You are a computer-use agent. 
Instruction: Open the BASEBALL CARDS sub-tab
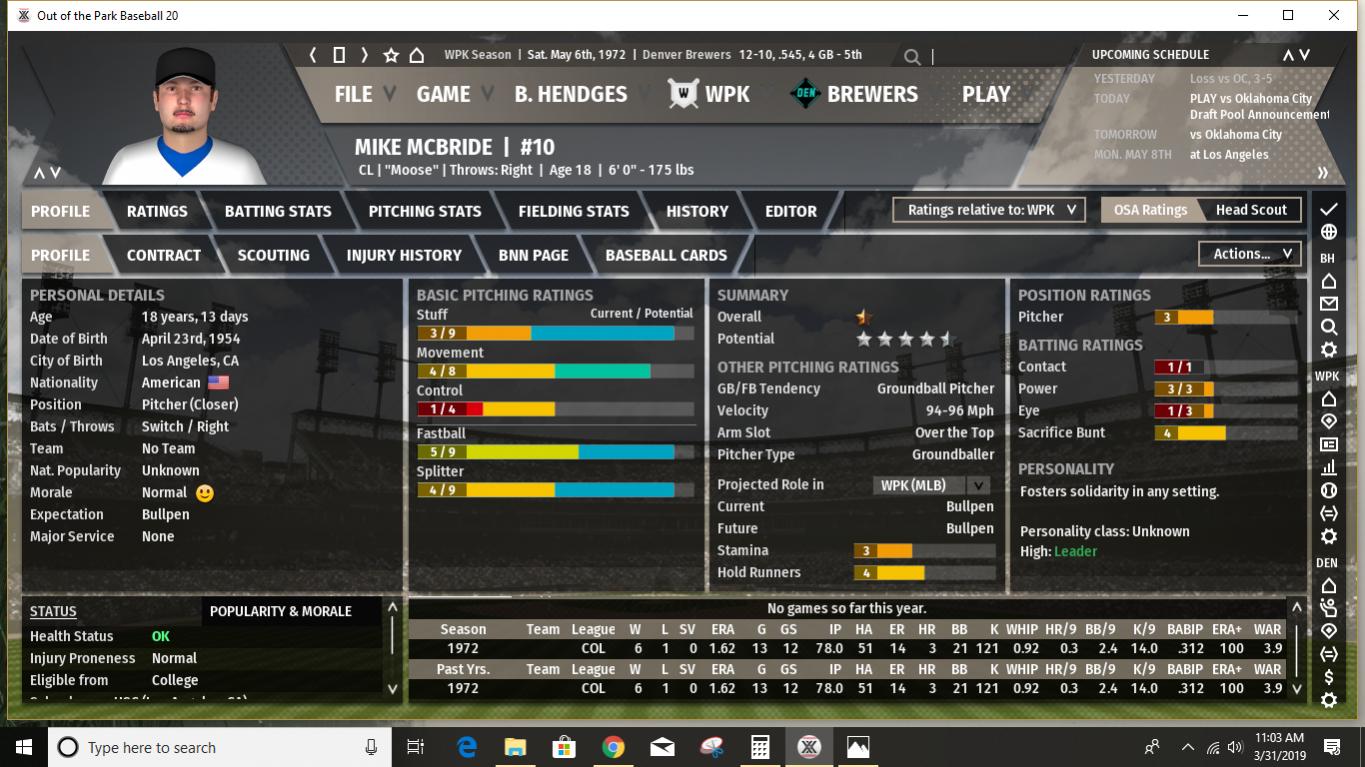point(666,255)
